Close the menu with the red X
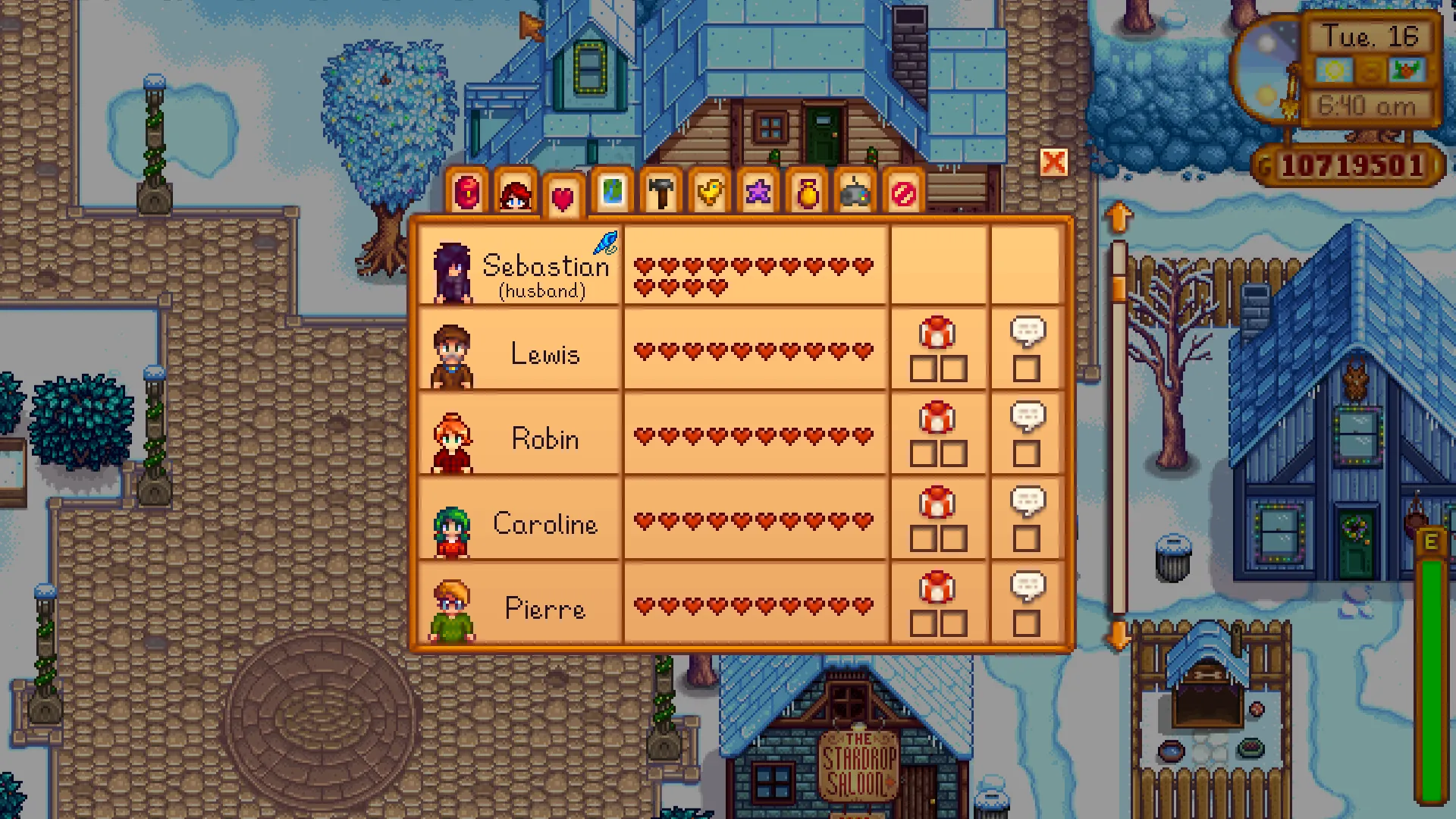The image size is (1456, 819). (1054, 163)
